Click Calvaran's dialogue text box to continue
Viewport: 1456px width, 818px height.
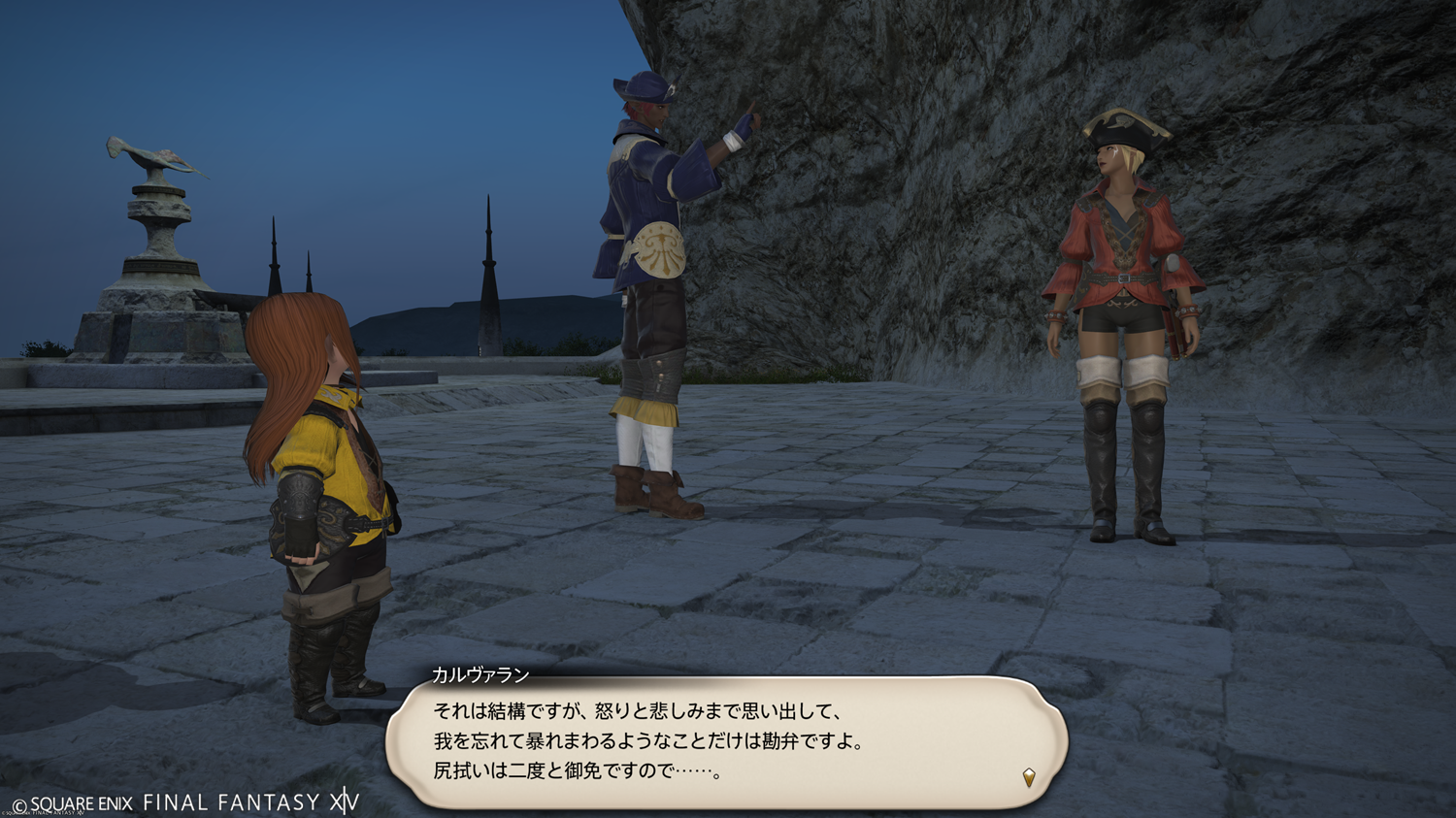click(x=726, y=741)
